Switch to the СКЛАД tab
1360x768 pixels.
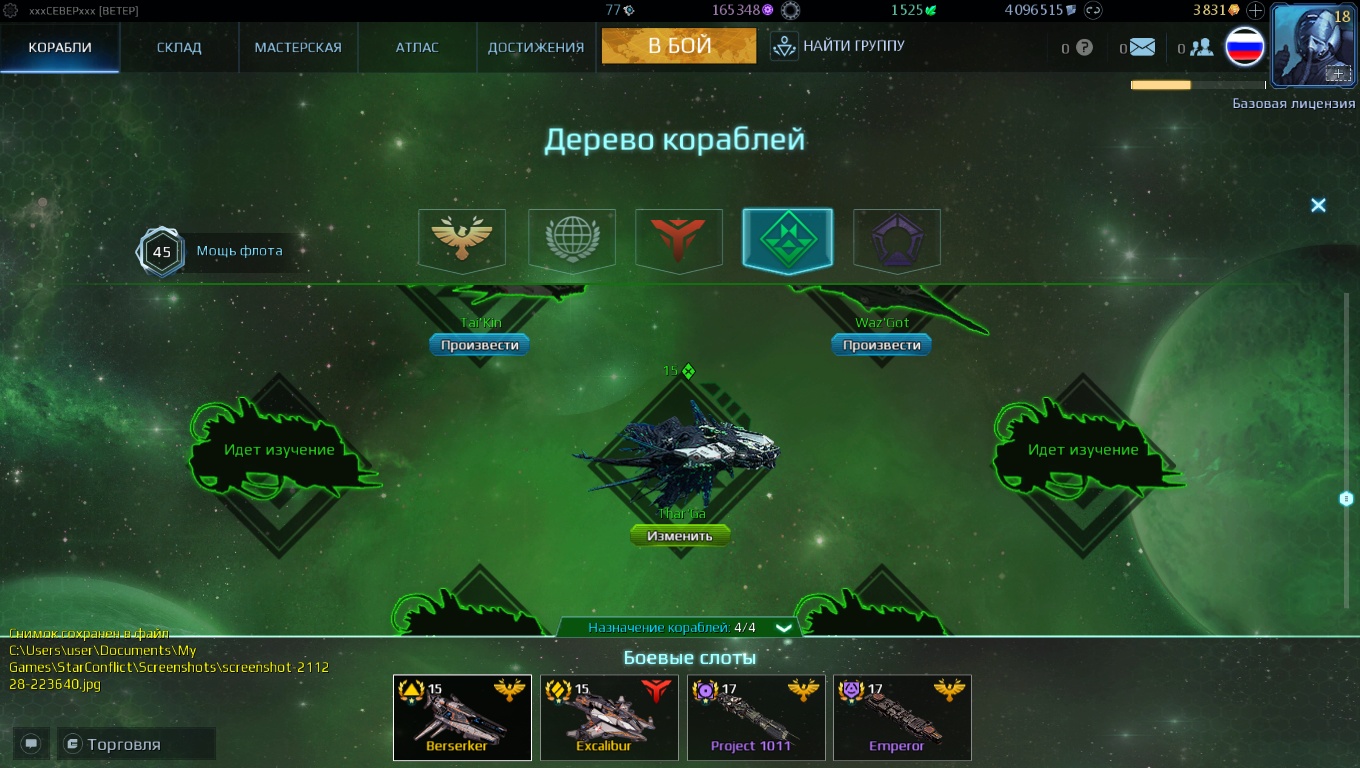click(178, 46)
